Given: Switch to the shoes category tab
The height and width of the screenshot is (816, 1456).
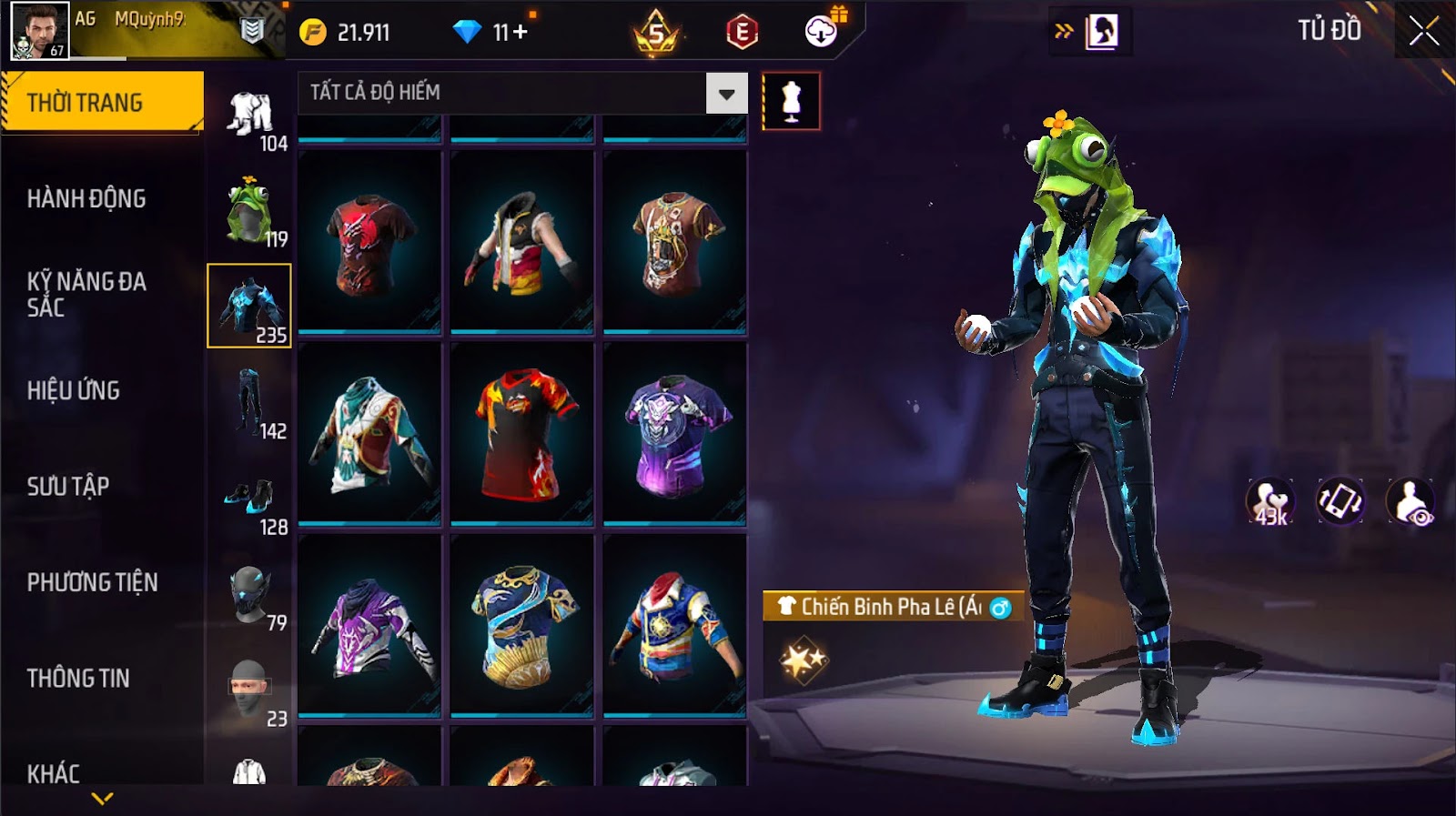Looking at the screenshot, I should (x=249, y=499).
